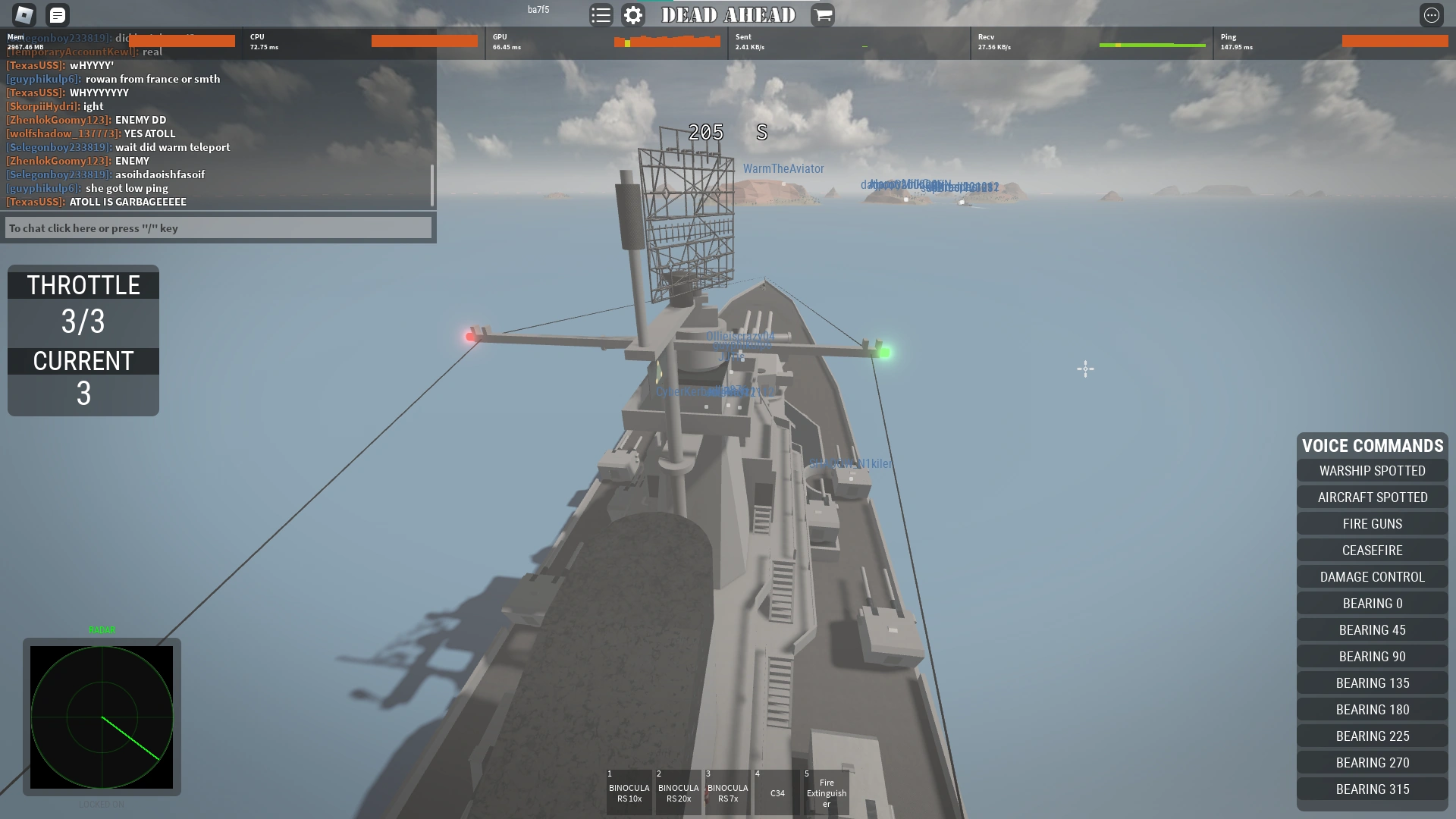Expand the VOICE COMMANDS panel header
Image resolution: width=1456 pixels, height=819 pixels.
pos(1371,446)
